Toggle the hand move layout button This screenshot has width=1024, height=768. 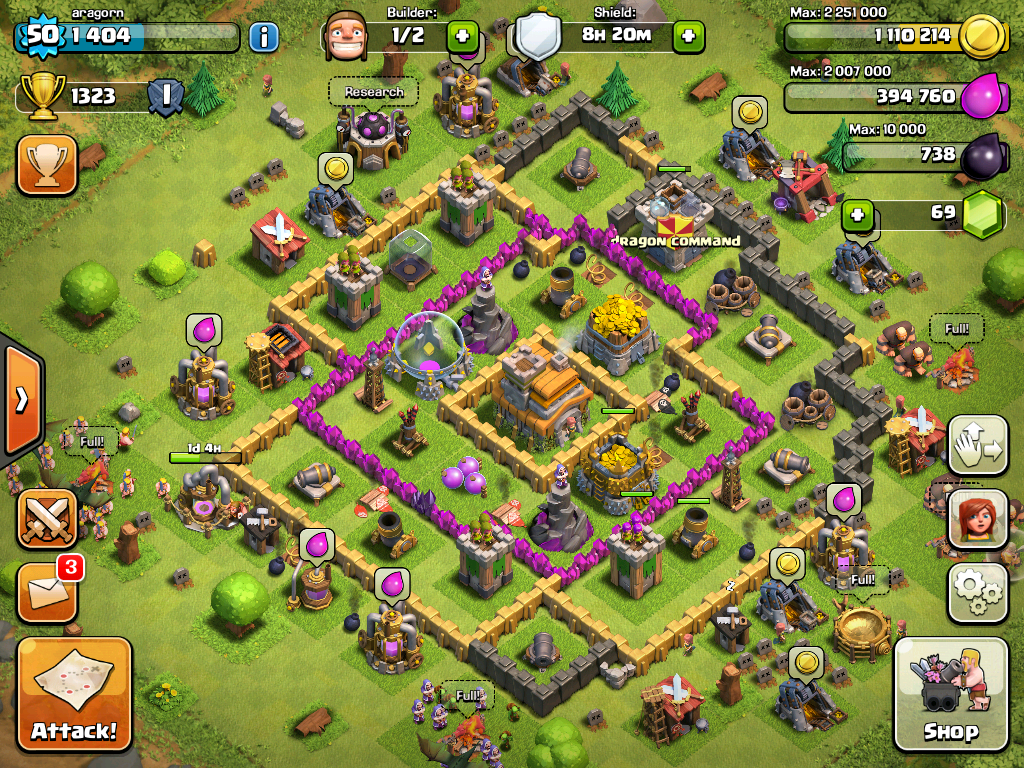(977, 445)
